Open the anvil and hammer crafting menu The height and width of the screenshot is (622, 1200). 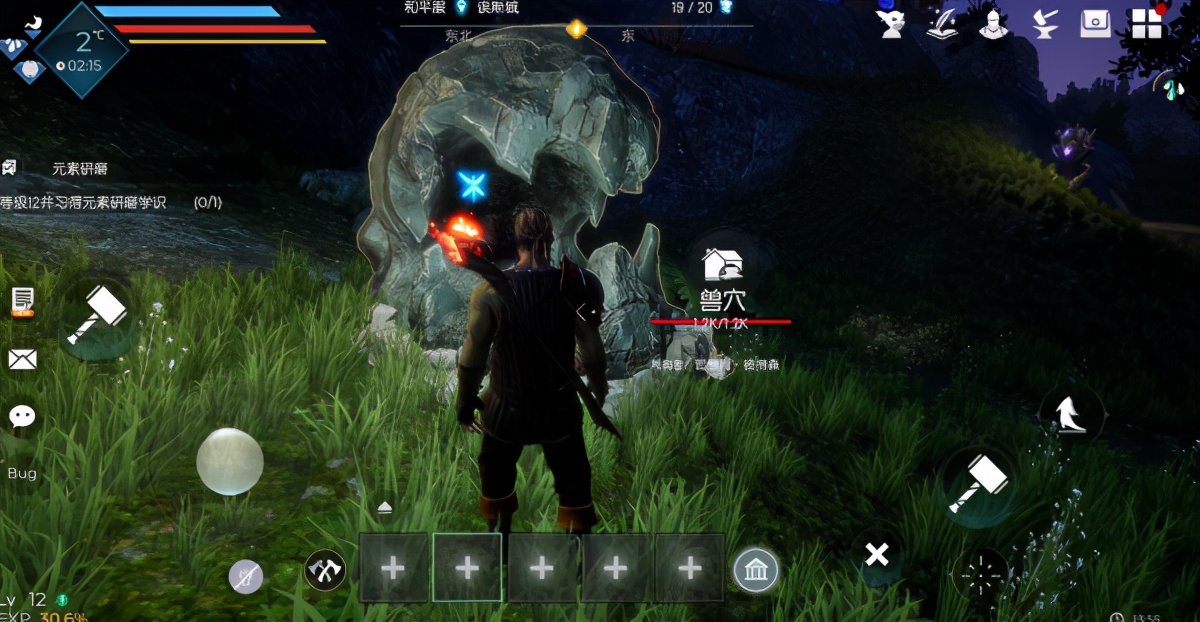click(1045, 24)
